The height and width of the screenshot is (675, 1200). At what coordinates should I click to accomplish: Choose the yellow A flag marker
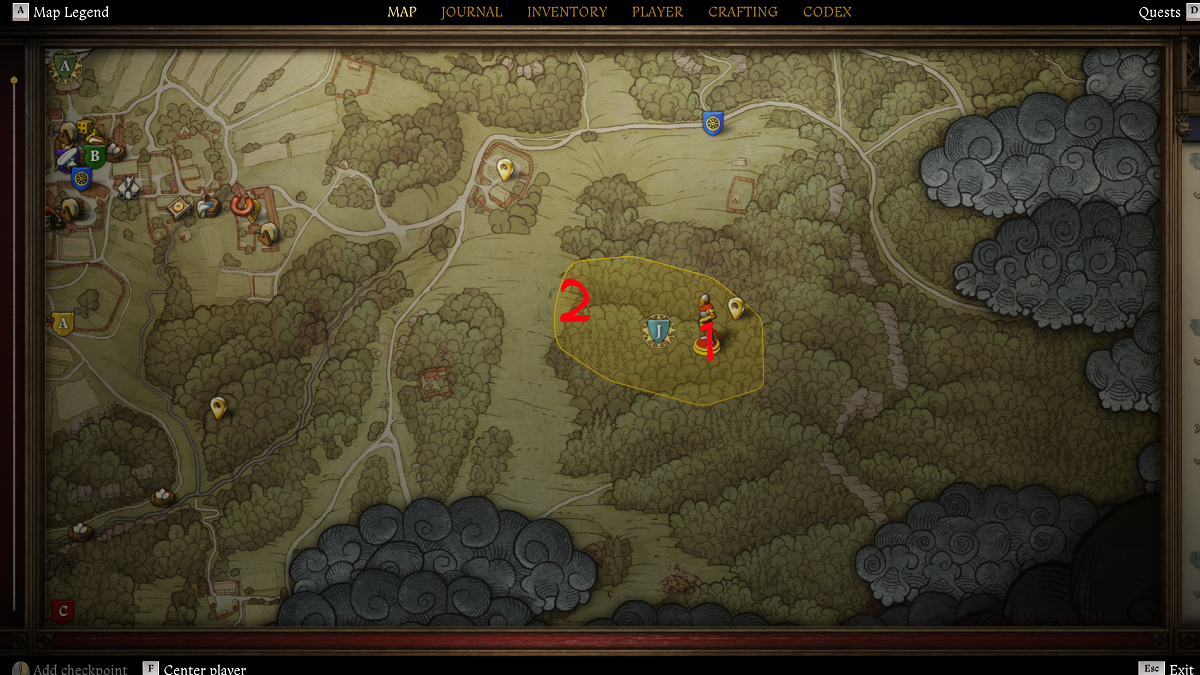click(63, 324)
